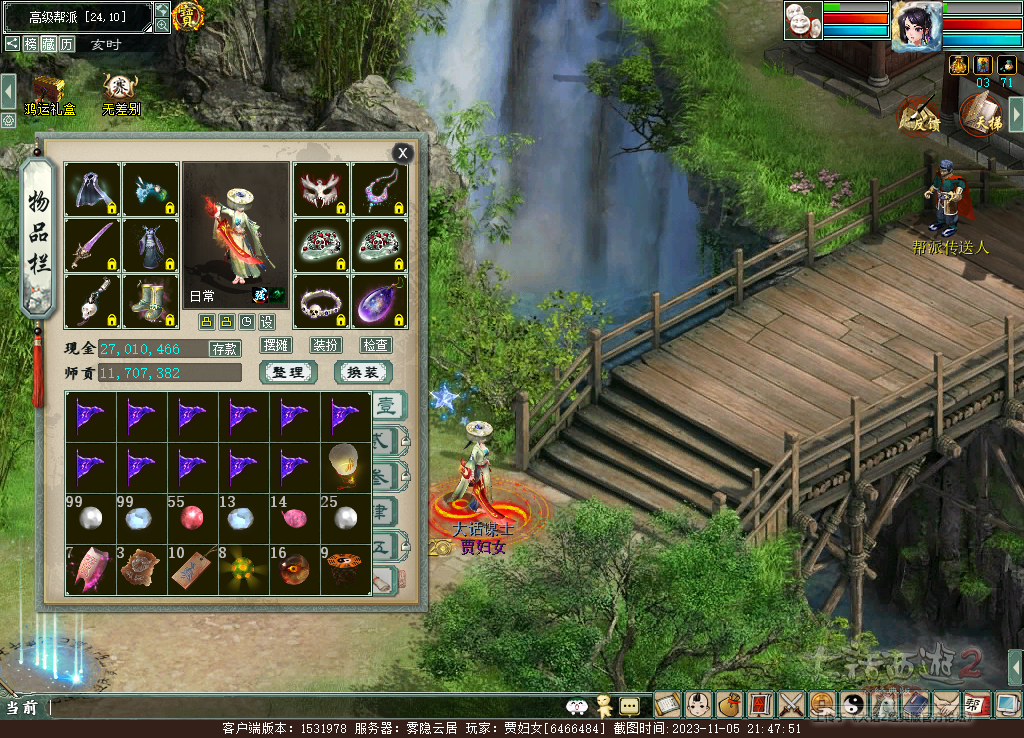The height and width of the screenshot is (738, 1024).
Task: Open the 摆摊 stall button
Action: coord(276,345)
